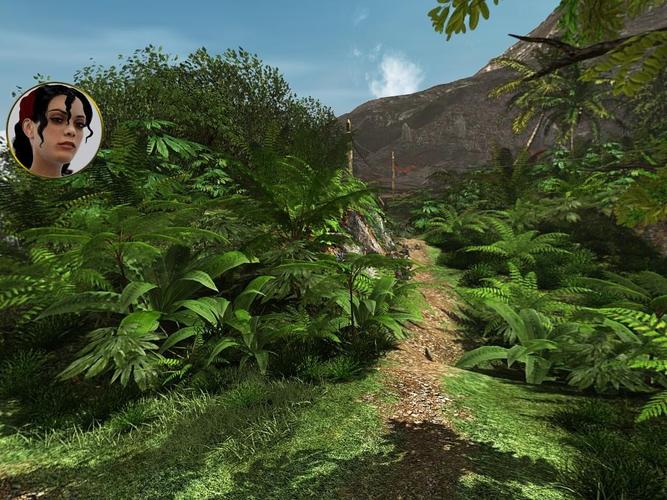667x500 pixels.
Task: Click the dark-haired woman character portrait
Action: (x=54, y=130)
